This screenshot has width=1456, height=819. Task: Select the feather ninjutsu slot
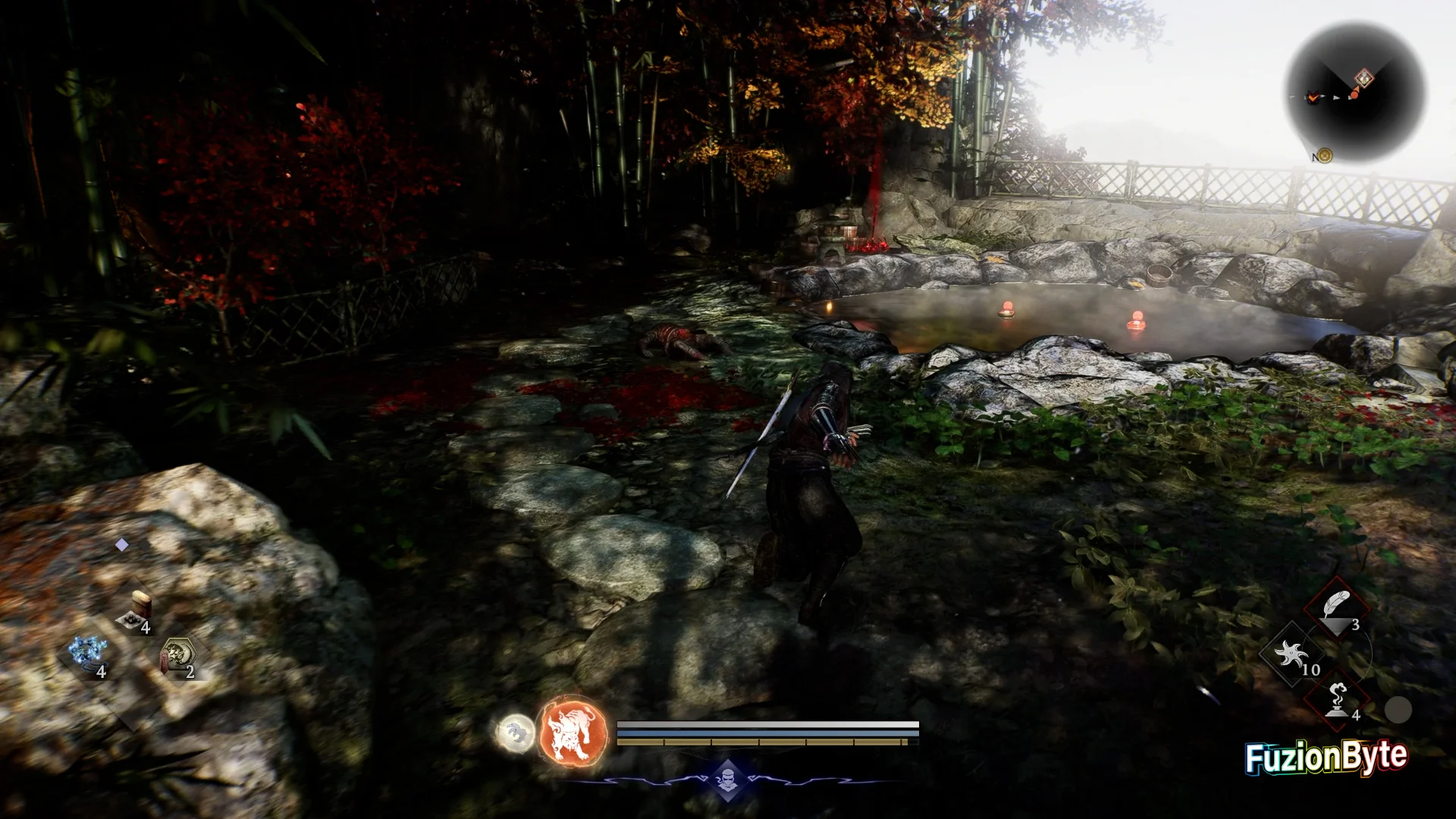click(1337, 608)
